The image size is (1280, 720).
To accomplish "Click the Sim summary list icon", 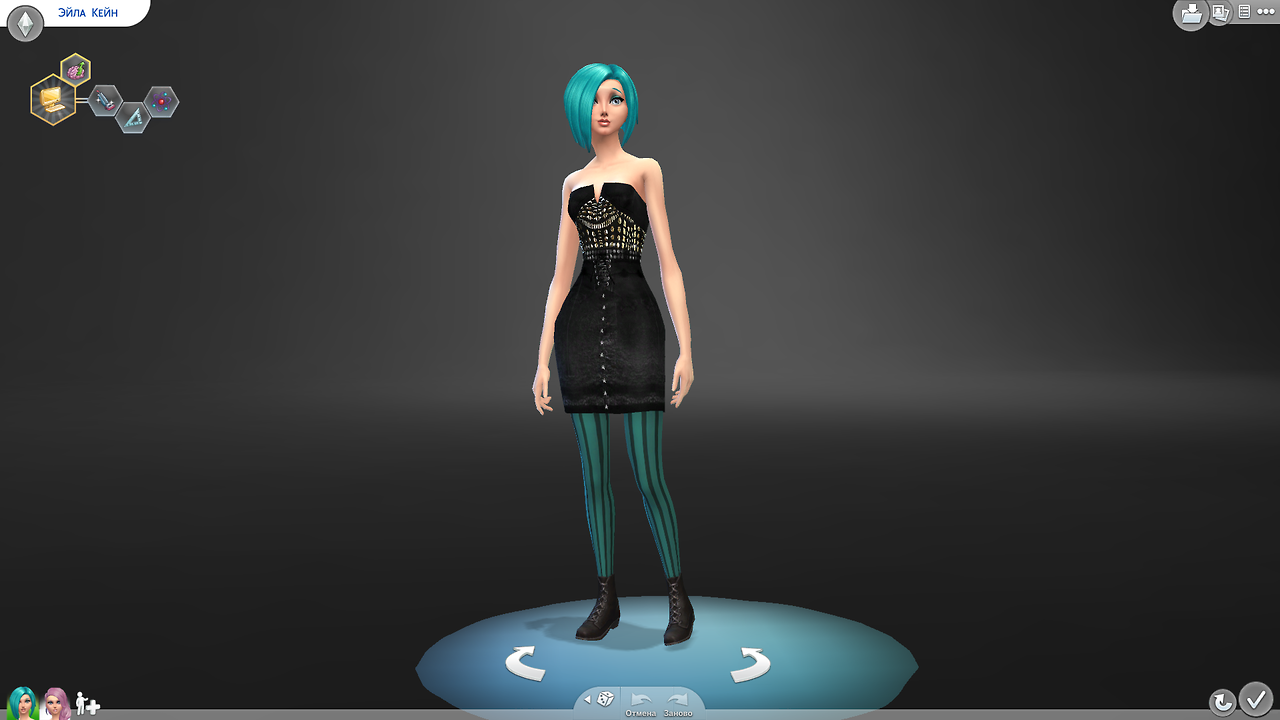I will click(1244, 12).
